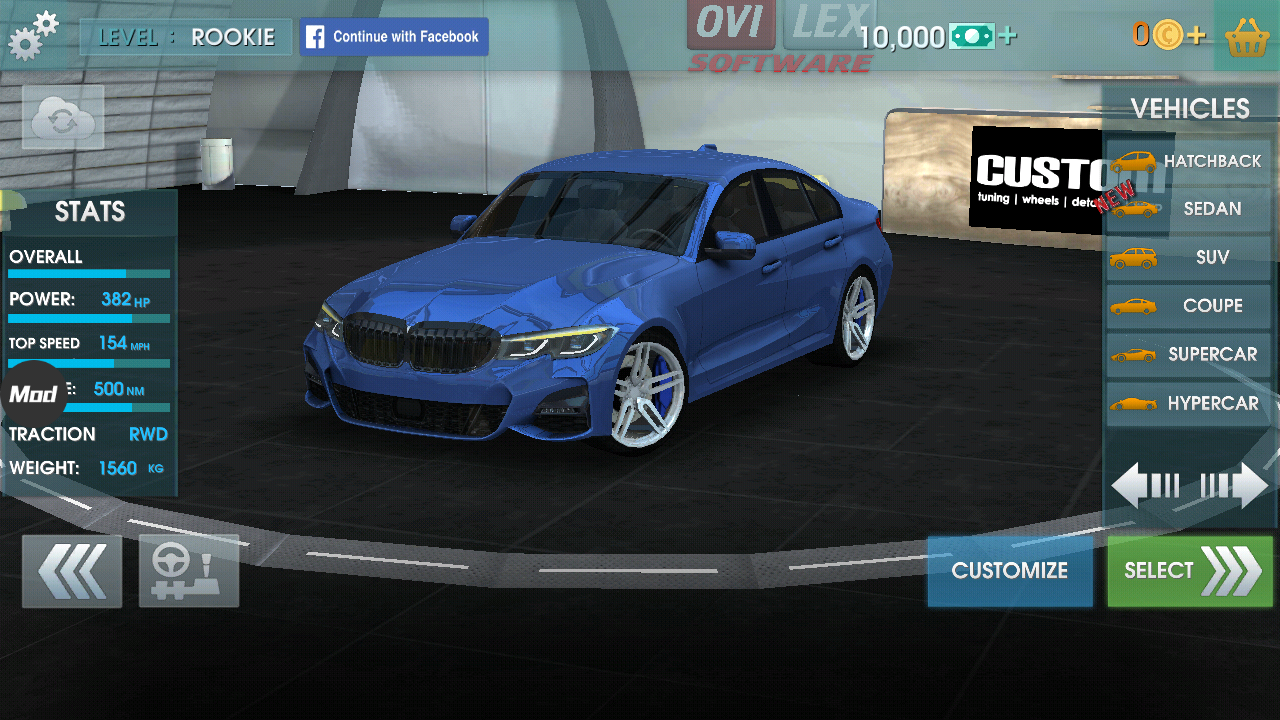Show the Hypercar category
Screen dimensions: 1280x720
coord(1188,403)
